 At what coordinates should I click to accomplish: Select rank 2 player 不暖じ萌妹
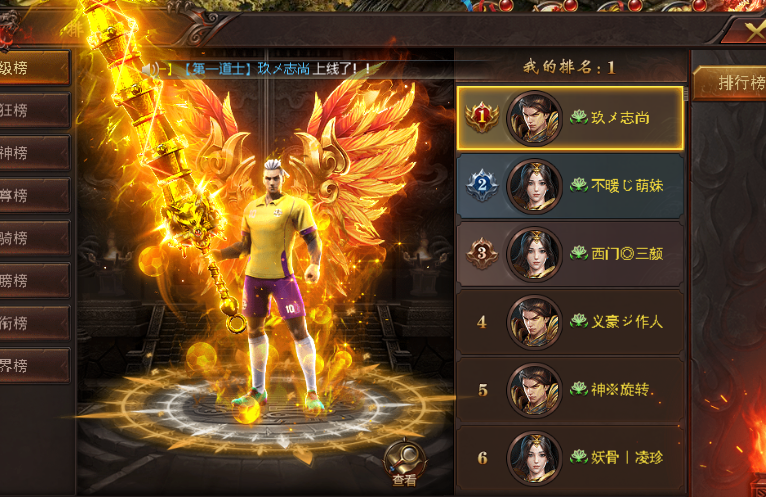click(x=570, y=185)
